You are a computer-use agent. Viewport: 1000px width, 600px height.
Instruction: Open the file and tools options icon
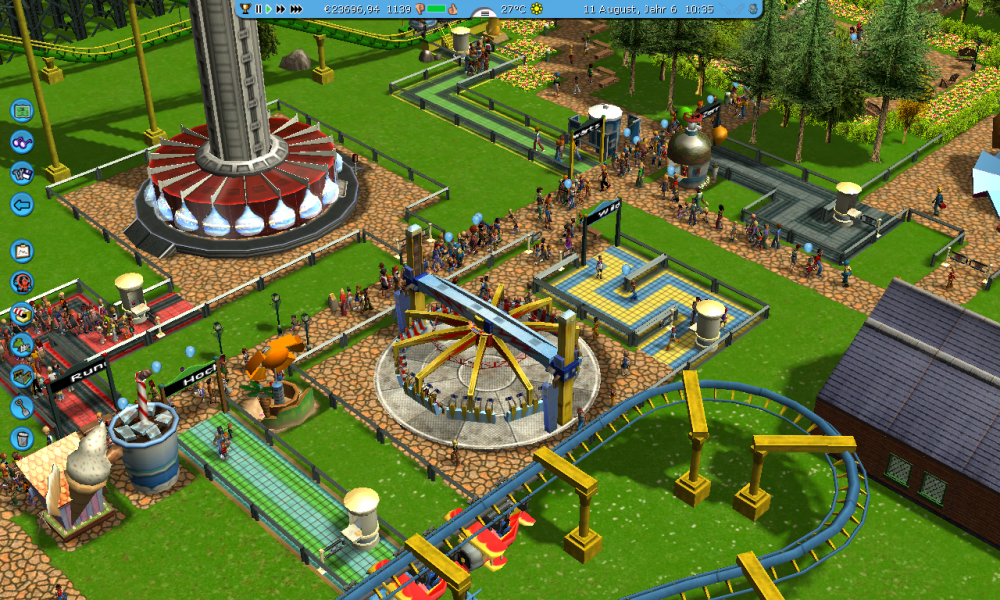point(22,173)
